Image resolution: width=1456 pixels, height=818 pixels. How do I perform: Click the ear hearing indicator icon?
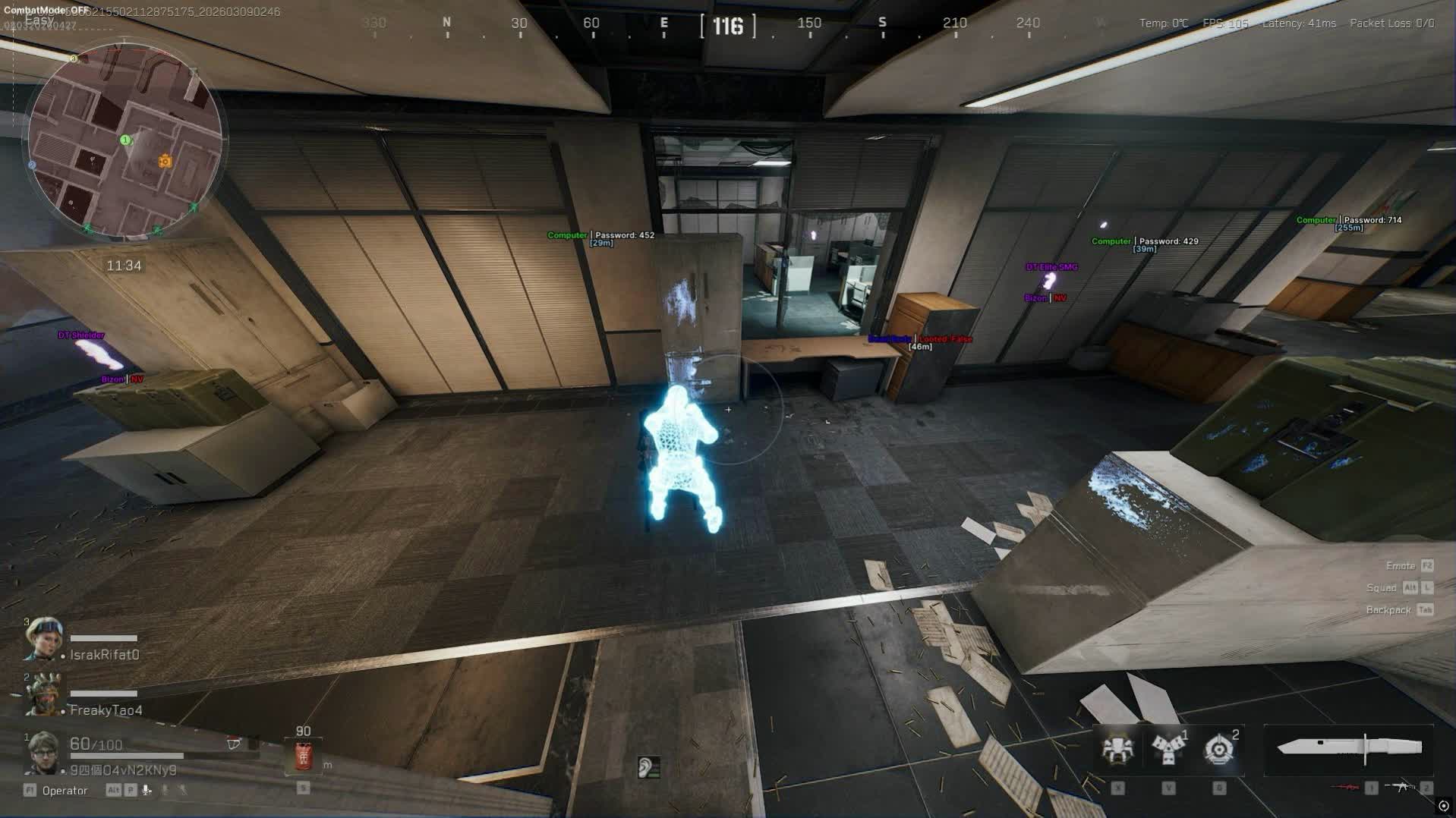coord(648,767)
